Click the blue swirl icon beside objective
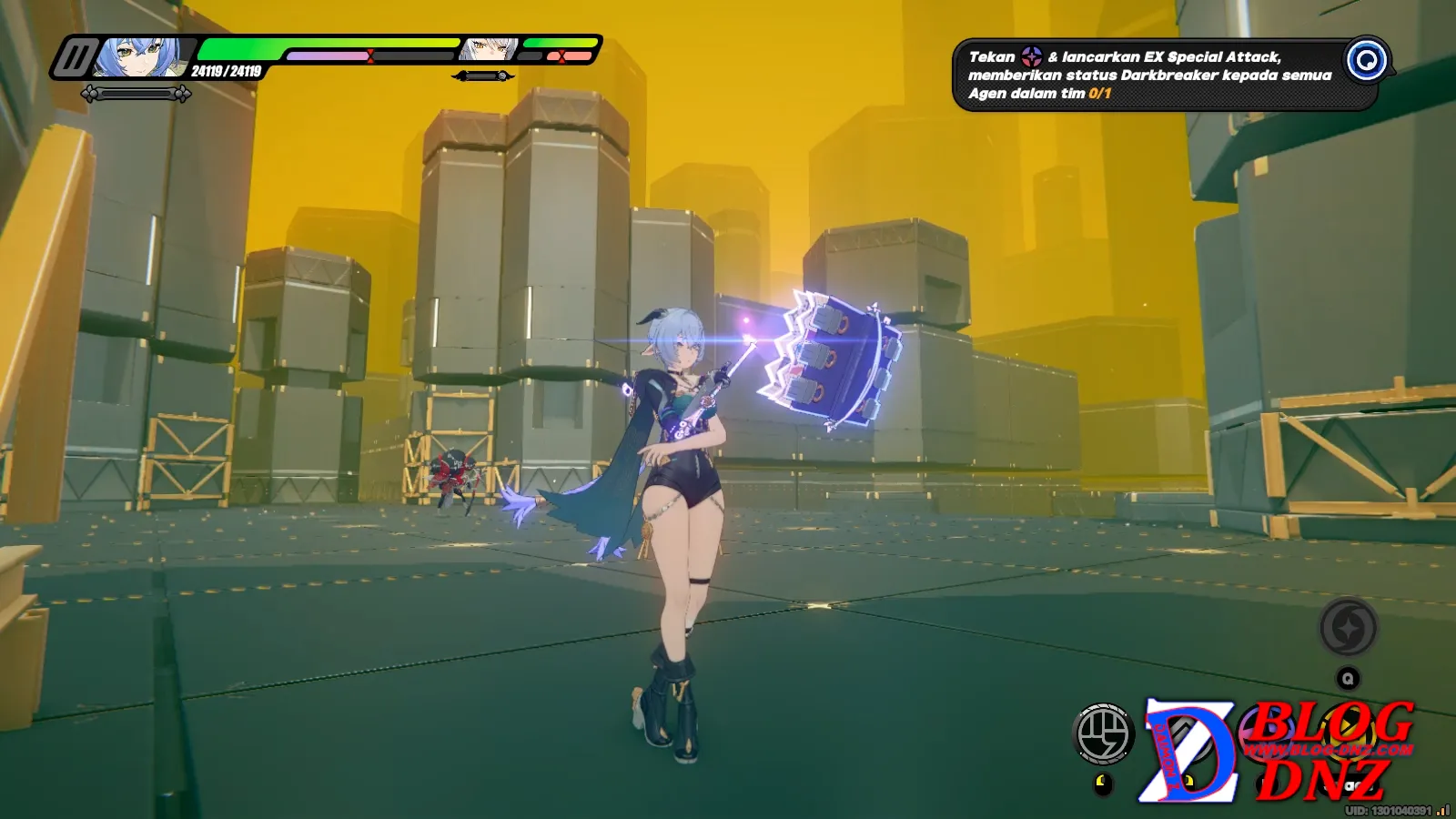1456x819 pixels. [x=1366, y=61]
